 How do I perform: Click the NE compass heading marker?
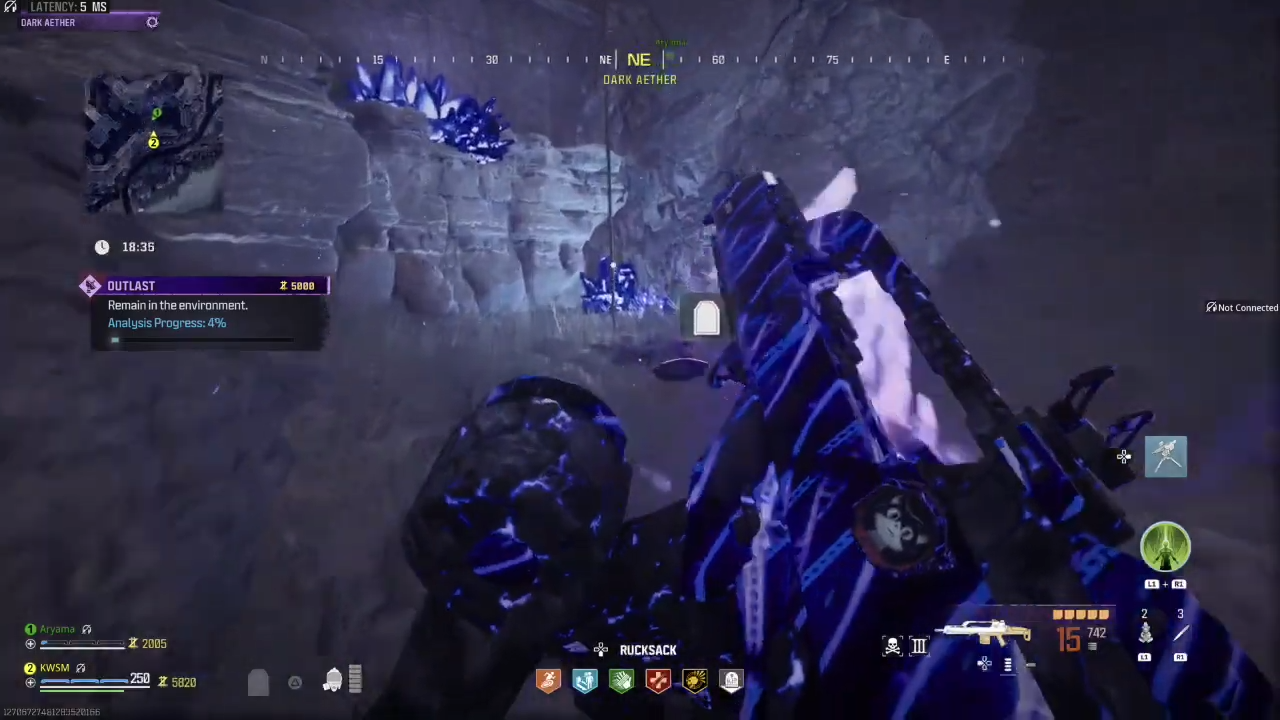(638, 59)
